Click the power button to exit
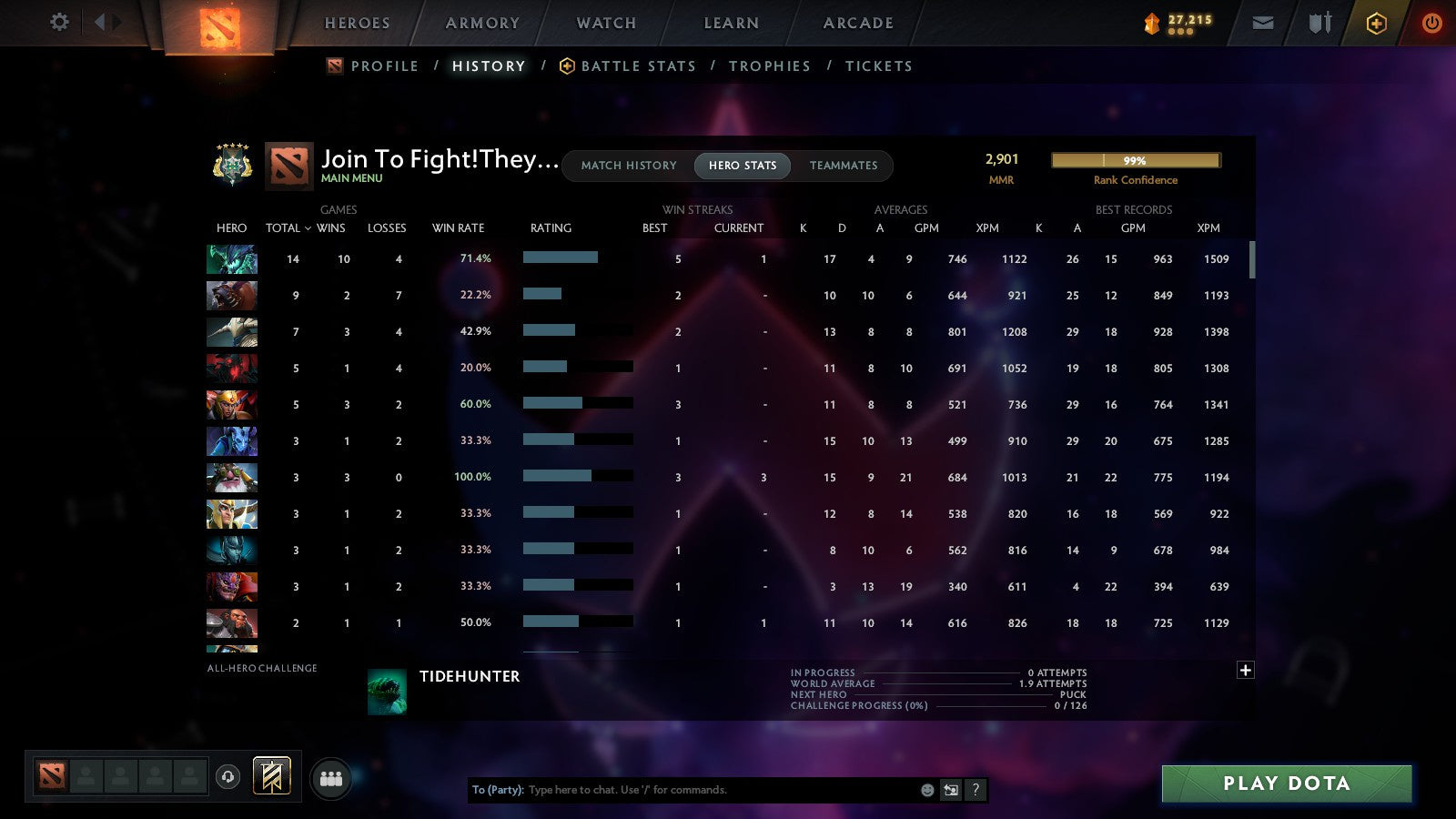Viewport: 1456px width, 819px height. 1431,23
